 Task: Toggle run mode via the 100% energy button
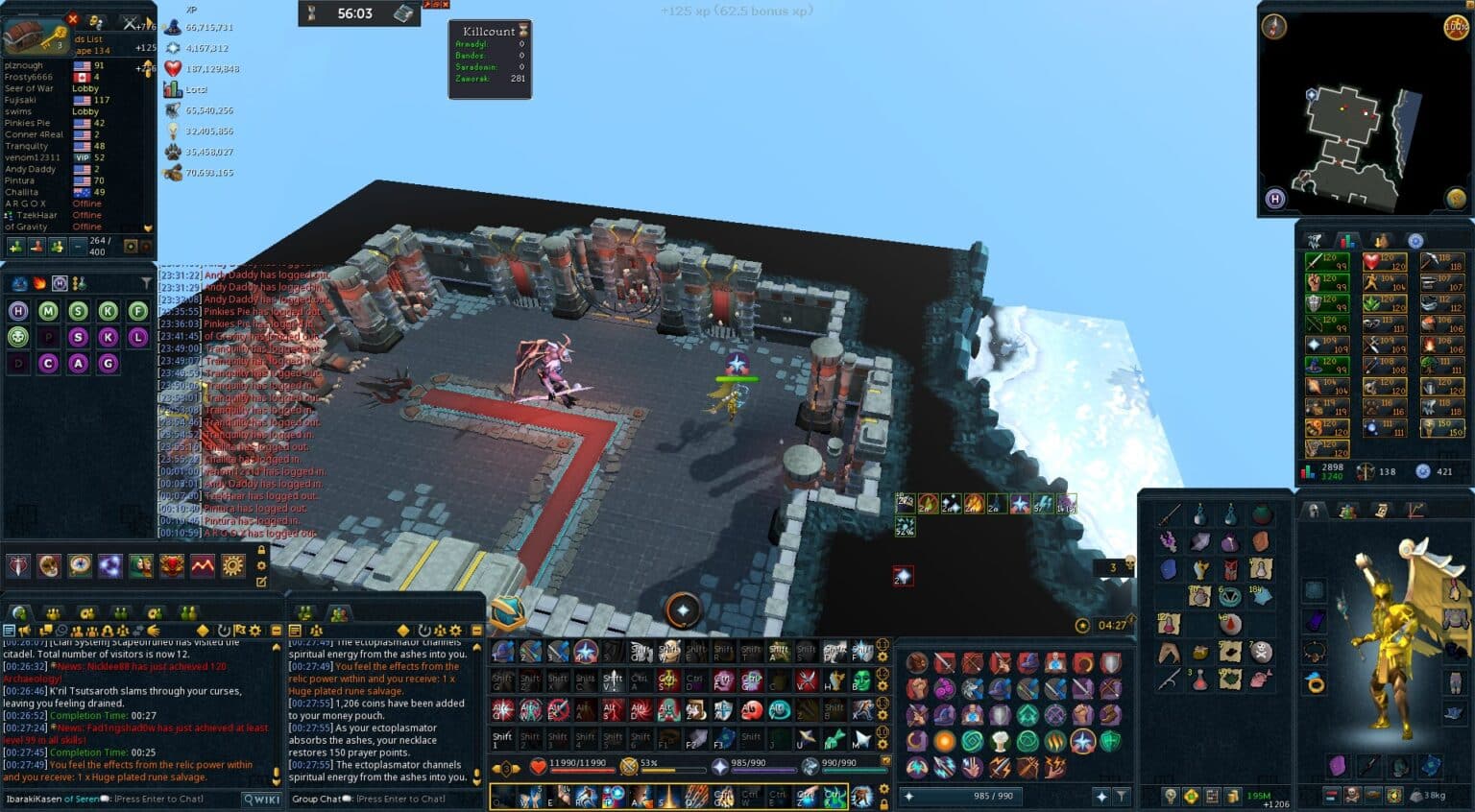click(1456, 29)
